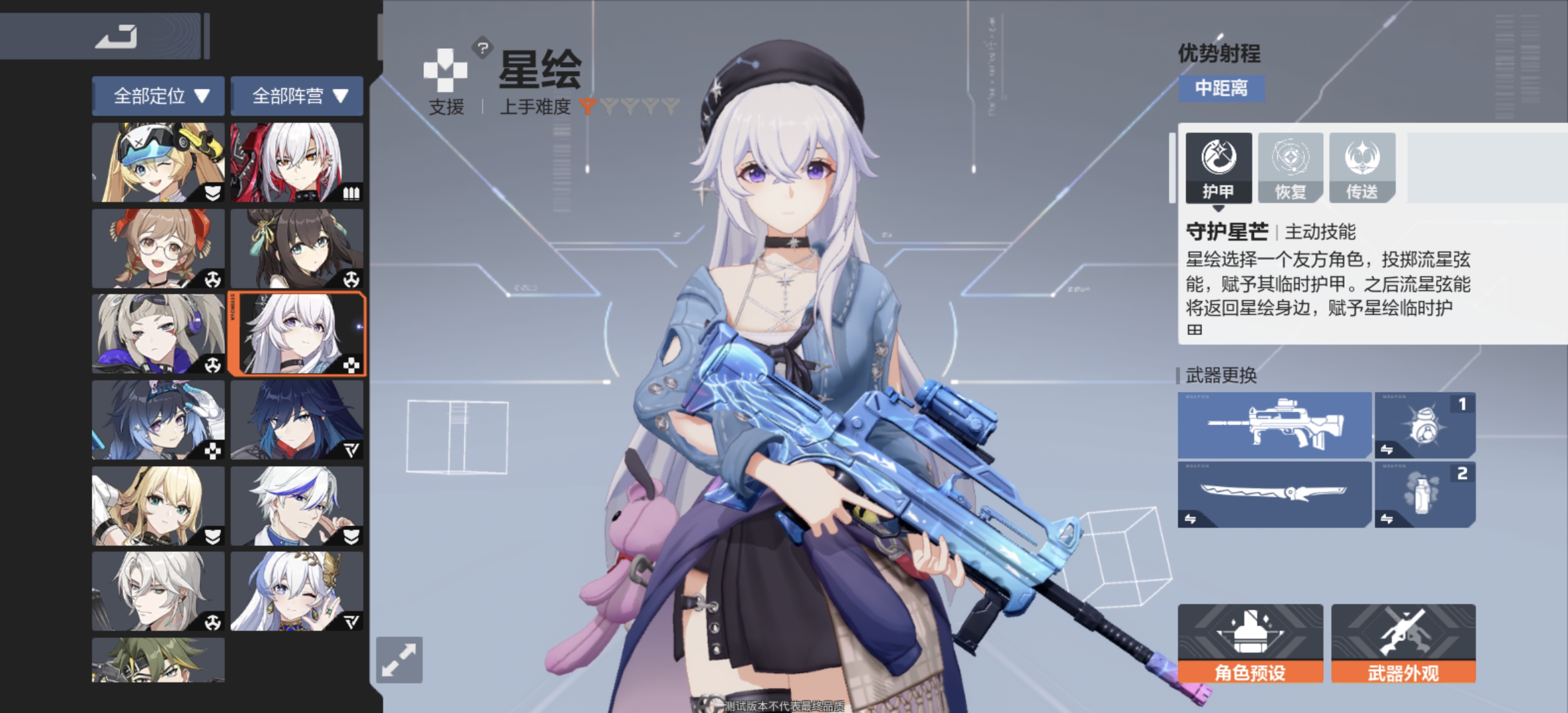This screenshot has height=713, width=1568.
Task: Pick the character with the golden laurel wreath
Action: pyautogui.click(x=296, y=591)
